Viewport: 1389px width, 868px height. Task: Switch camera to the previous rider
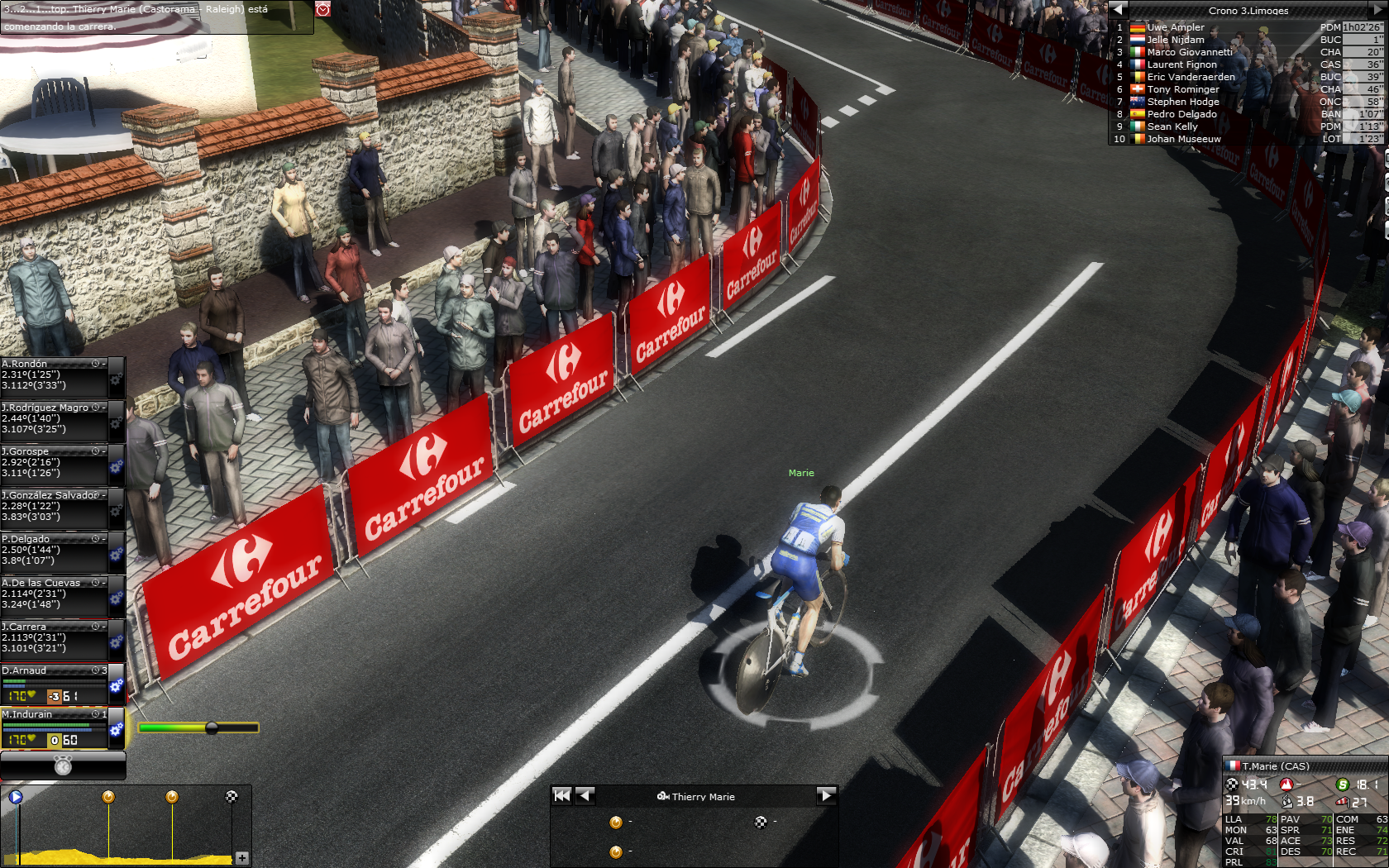pos(585,796)
